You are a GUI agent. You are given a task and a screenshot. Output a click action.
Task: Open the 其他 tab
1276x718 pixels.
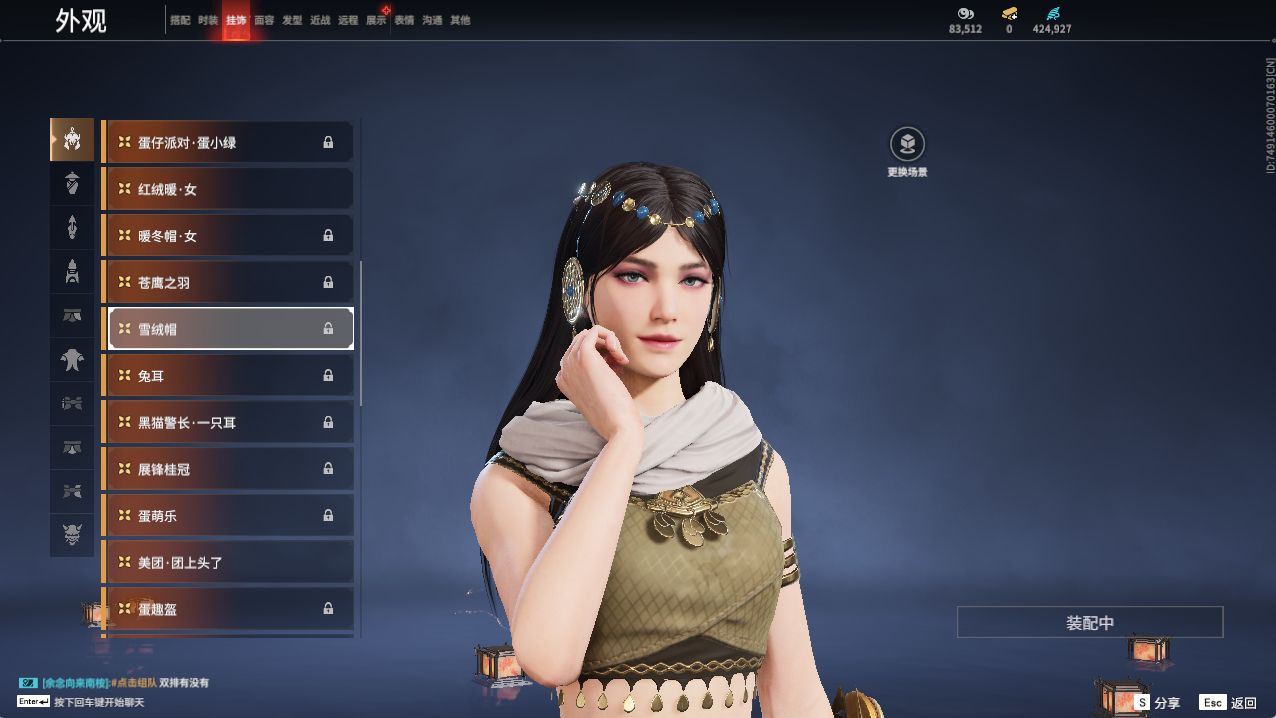coord(460,20)
